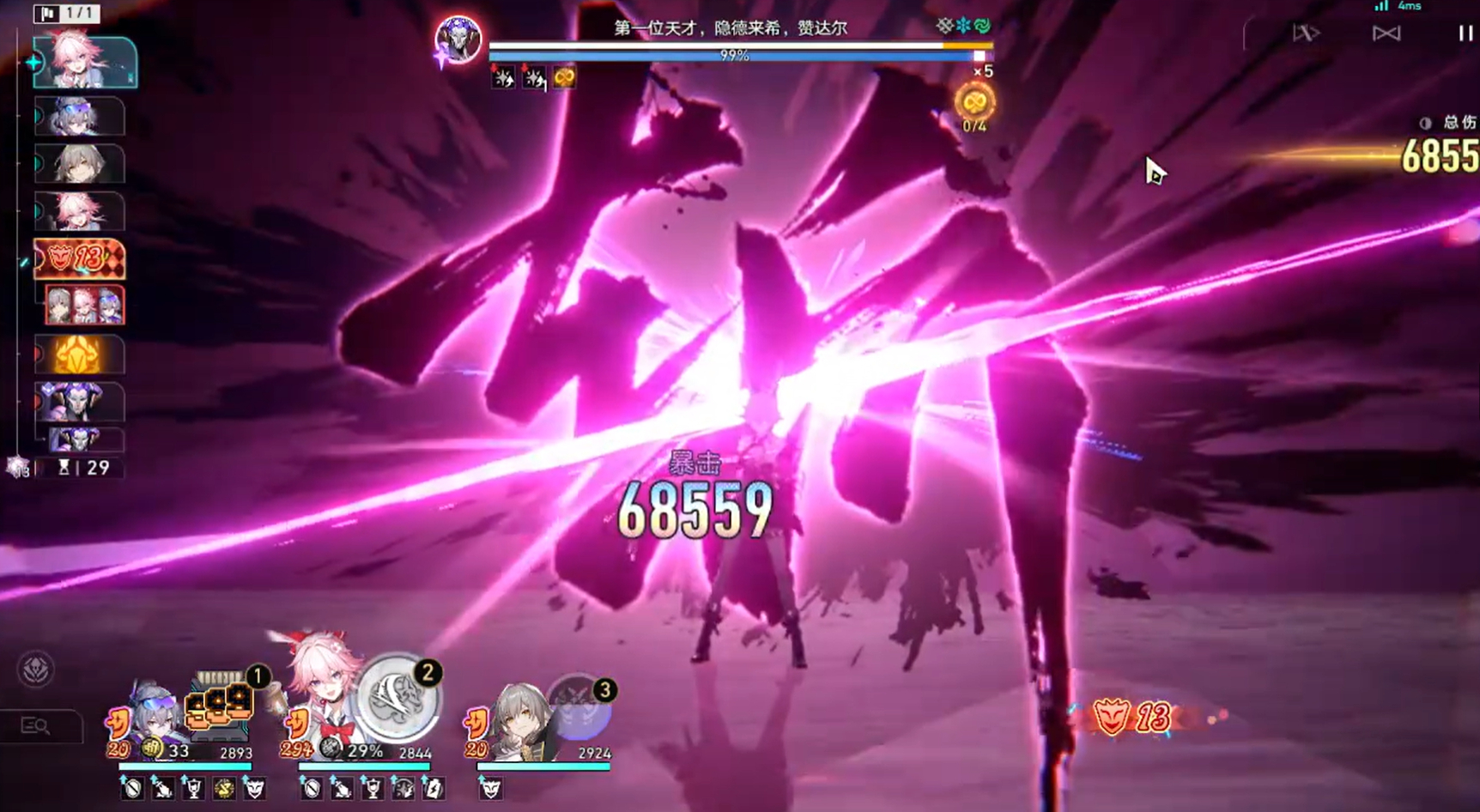Toggle double-speed battle
Screen dimensions: 1480x812
[1306, 33]
